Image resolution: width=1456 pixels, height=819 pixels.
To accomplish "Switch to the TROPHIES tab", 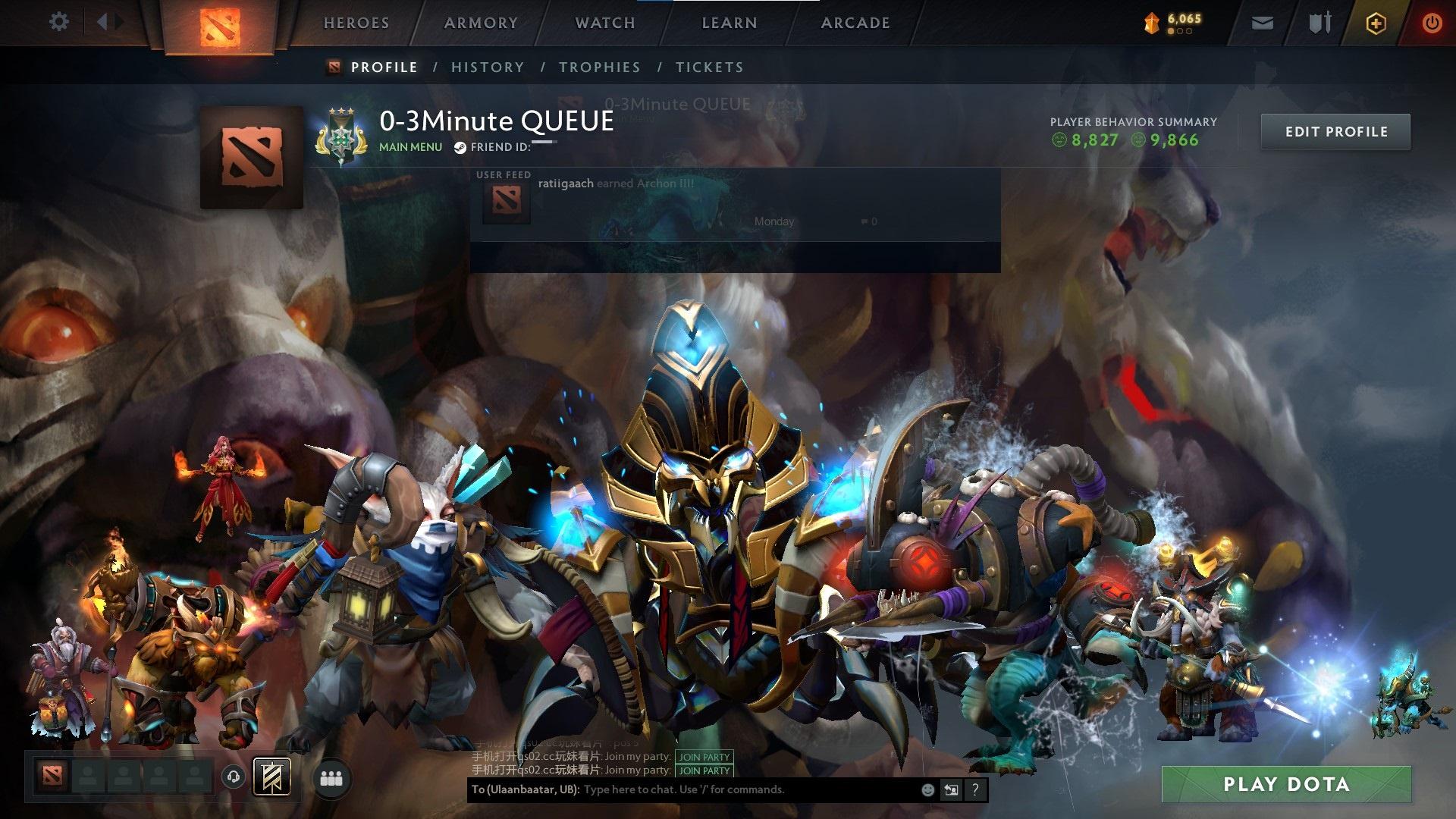I will pyautogui.click(x=599, y=67).
